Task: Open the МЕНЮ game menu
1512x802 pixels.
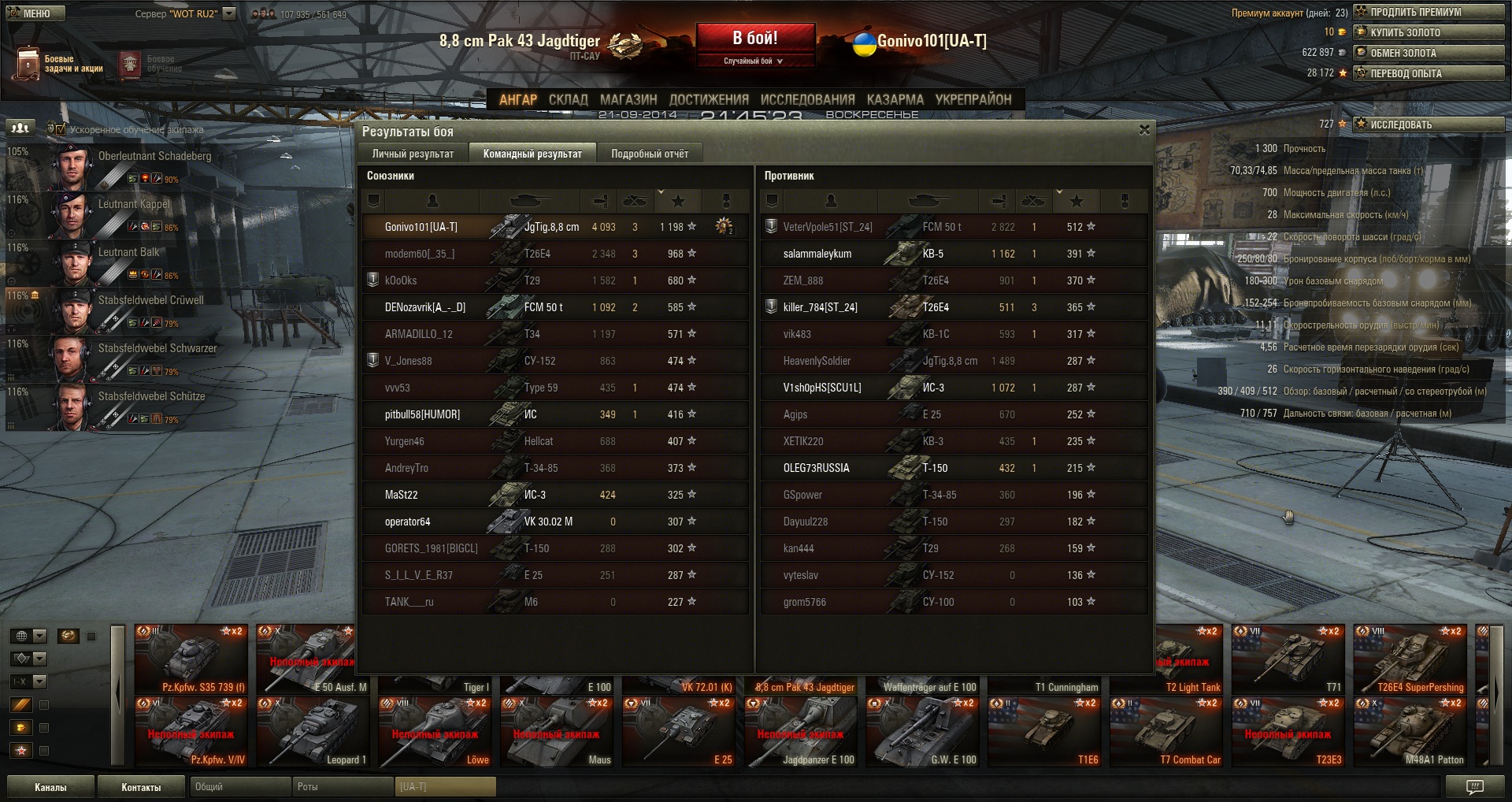Action: pos(35,13)
